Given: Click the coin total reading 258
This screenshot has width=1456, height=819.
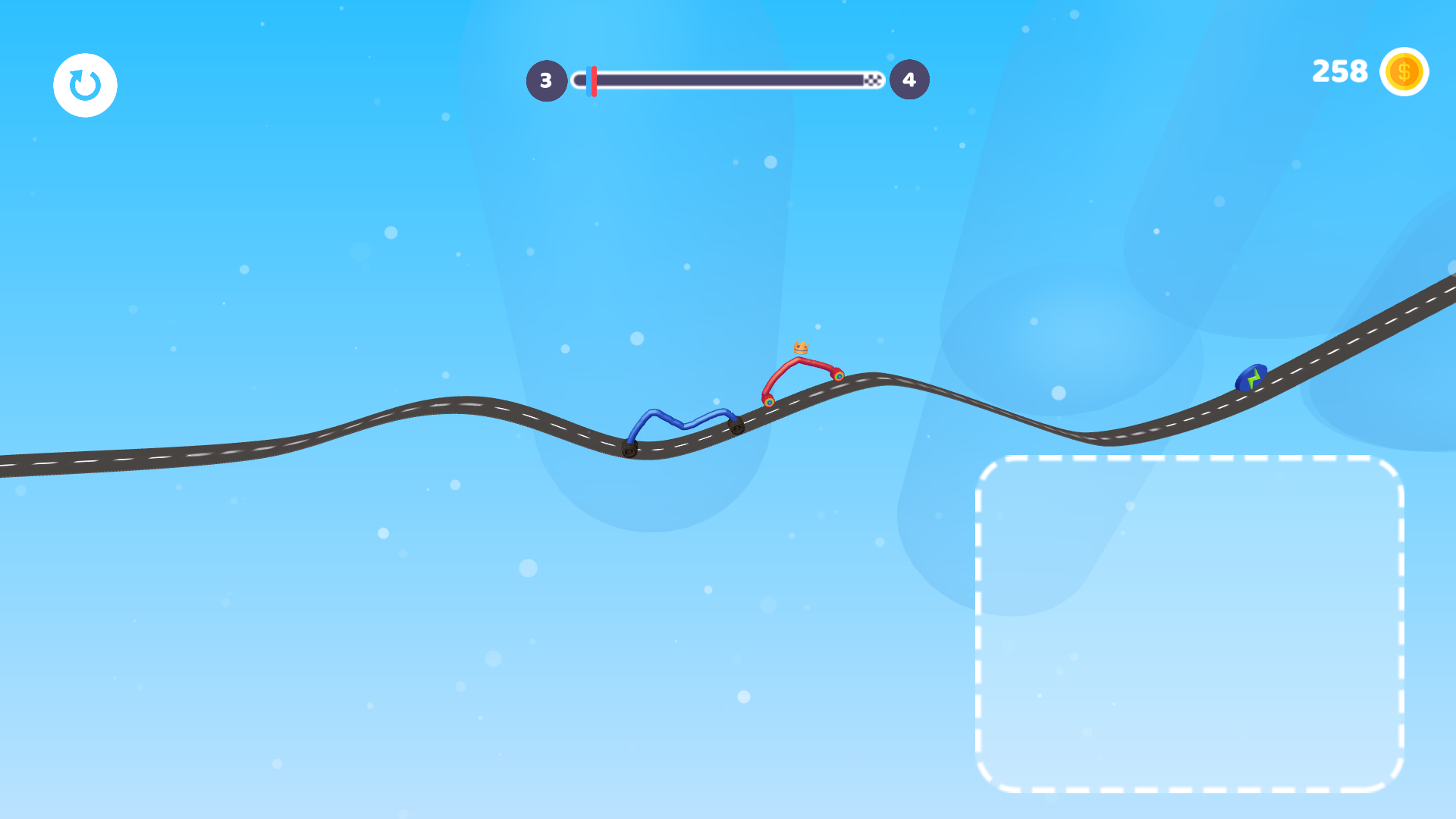Looking at the screenshot, I should coord(1339,71).
